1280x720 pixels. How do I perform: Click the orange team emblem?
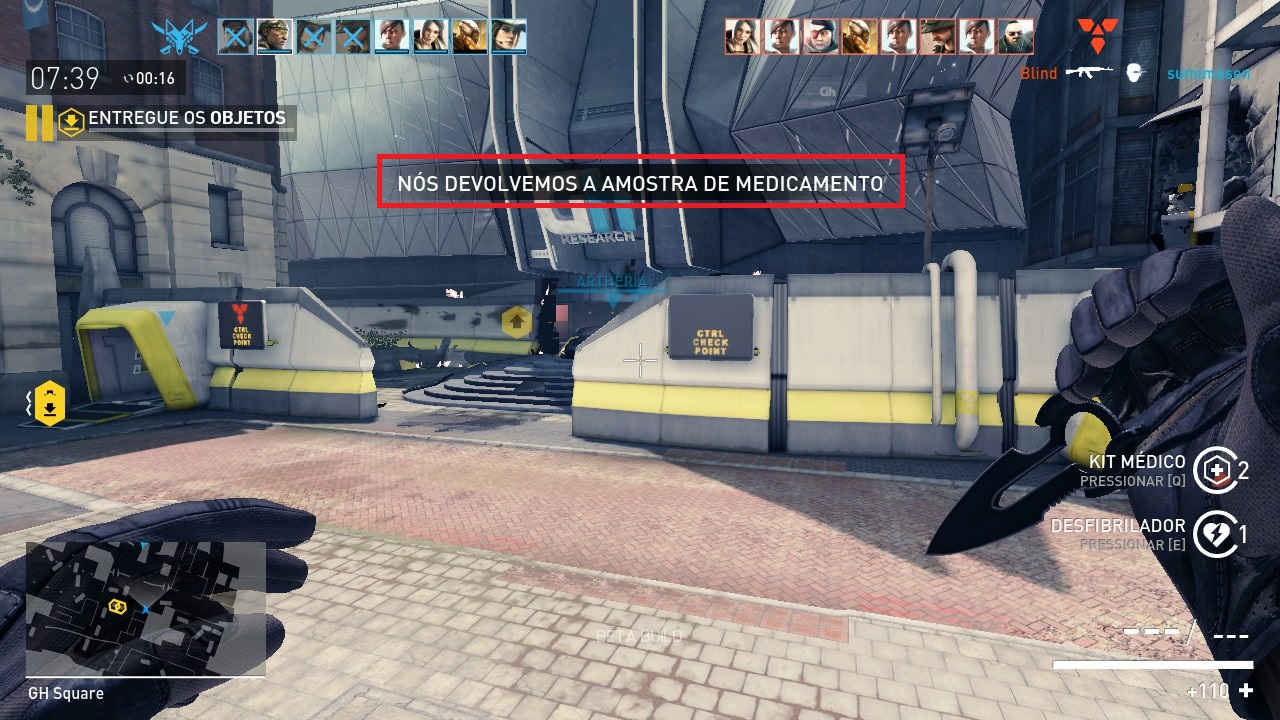click(1097, 37)
